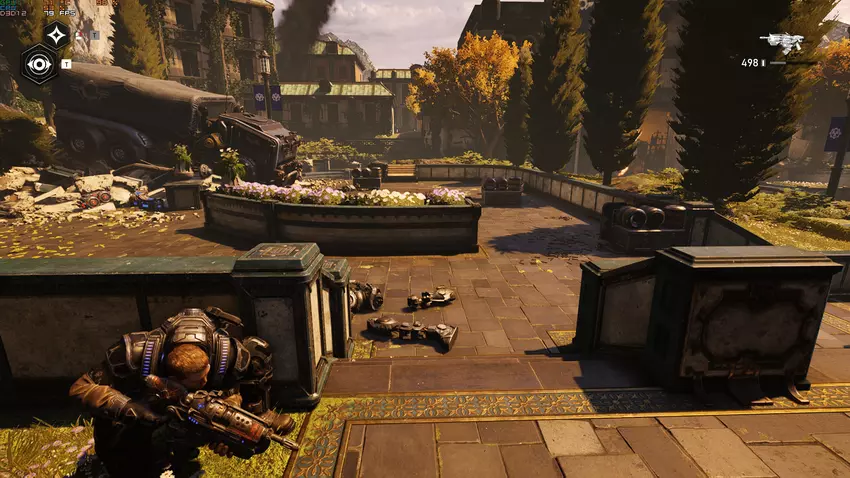The image size is (850, 478).
Task: Click the equipped Lancer rifle weapon icon
Action: click(x=781, y=43)
